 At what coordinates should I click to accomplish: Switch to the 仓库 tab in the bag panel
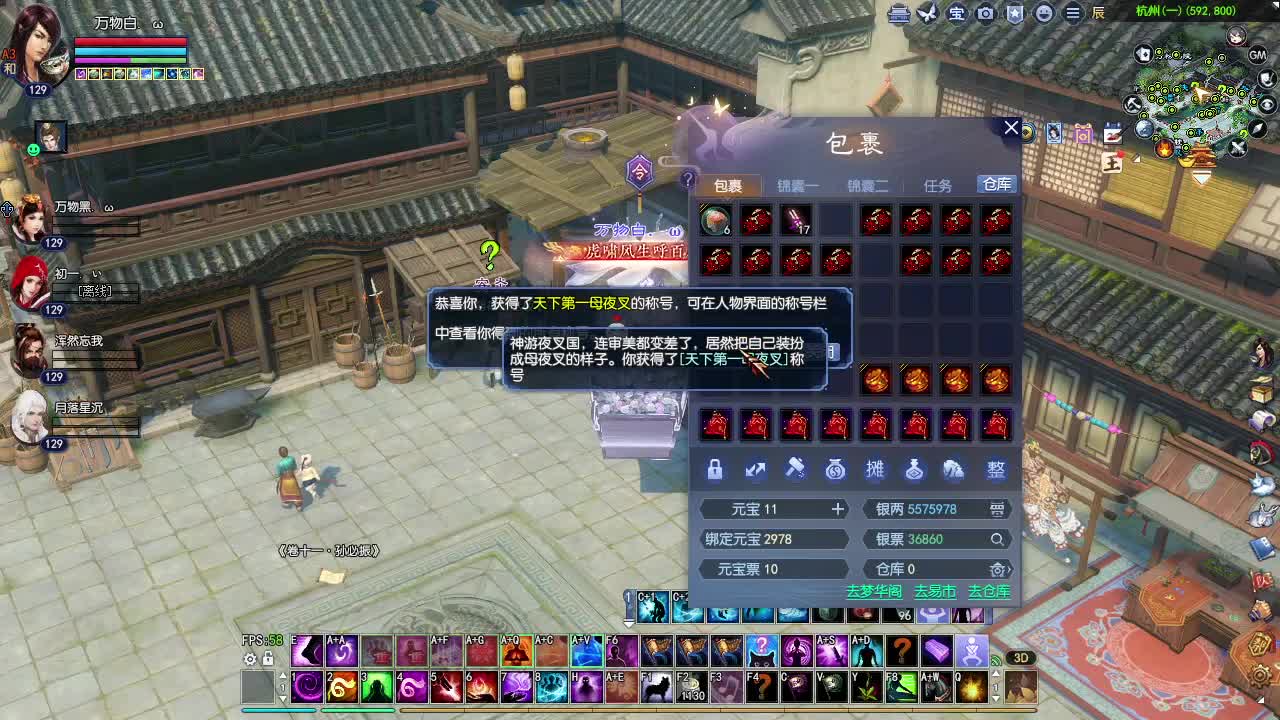[997, 184]
